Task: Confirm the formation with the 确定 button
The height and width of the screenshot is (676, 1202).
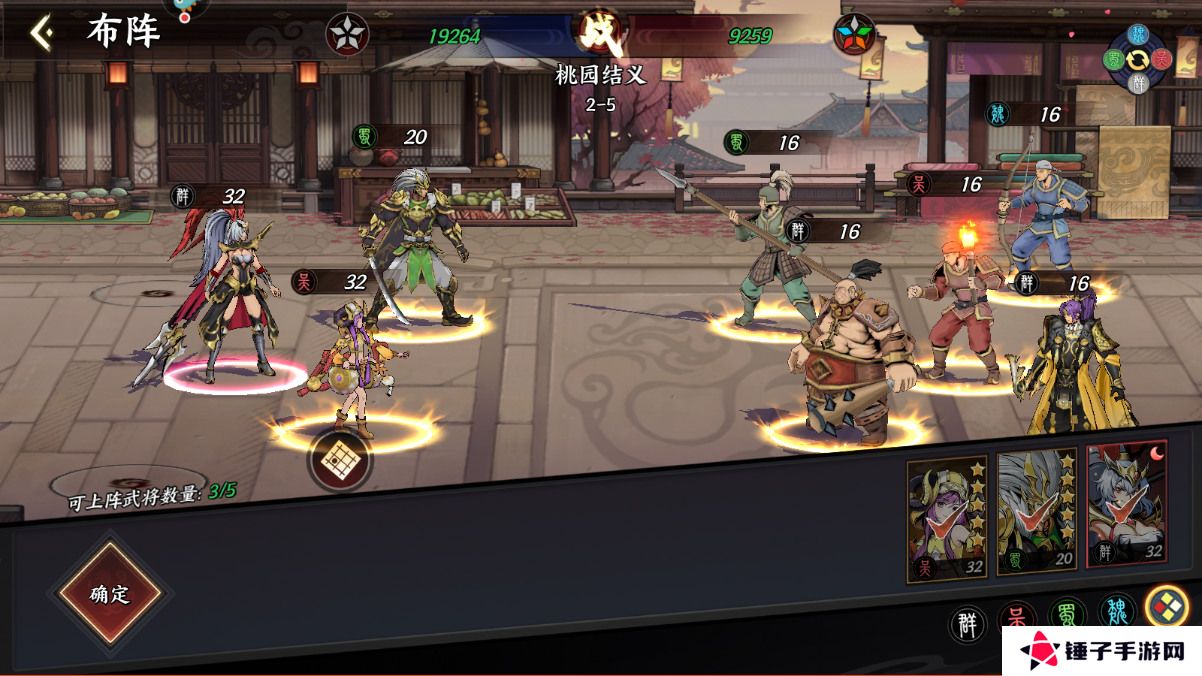Action: pyautogui.click(x=110, y=593)
